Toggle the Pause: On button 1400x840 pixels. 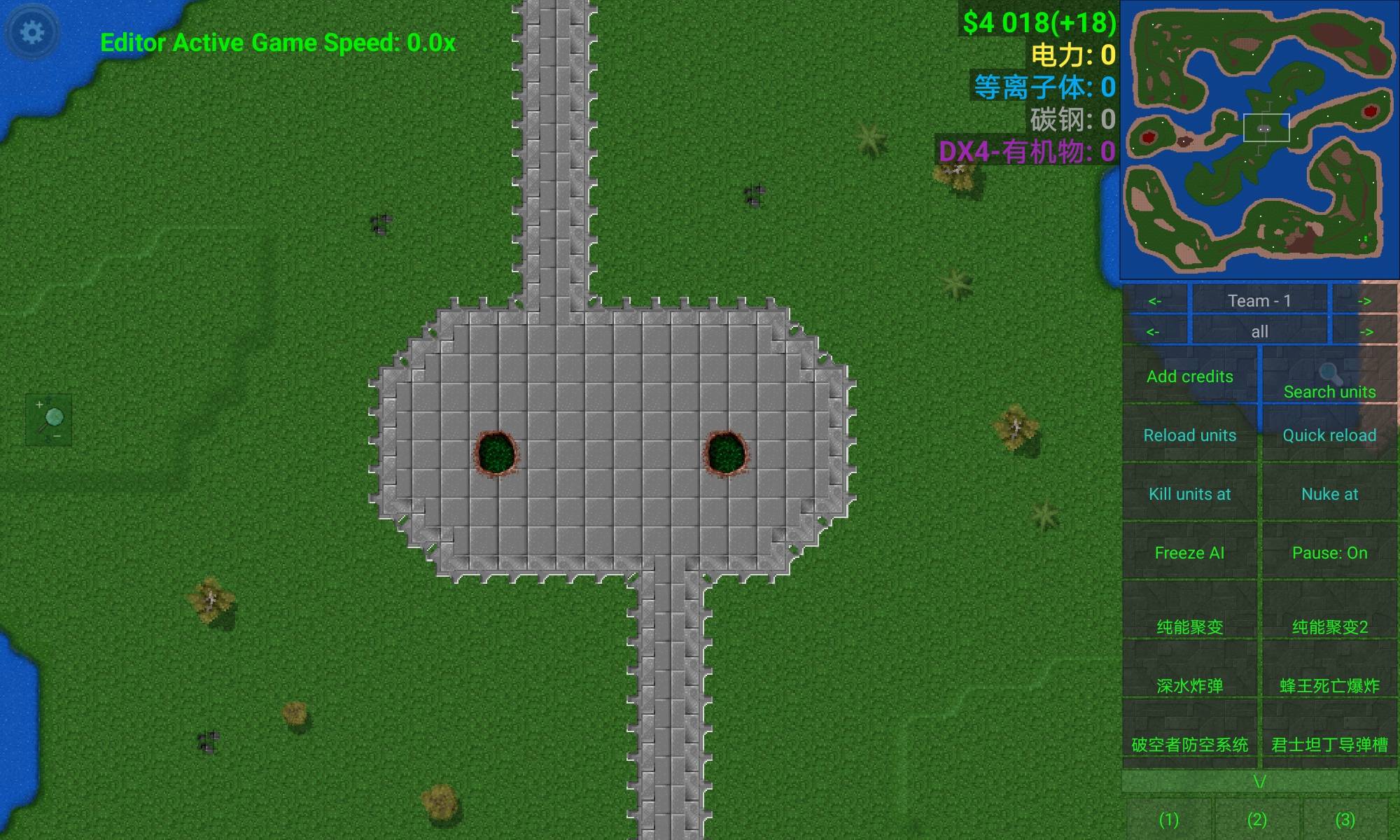tap(1329, 552)
